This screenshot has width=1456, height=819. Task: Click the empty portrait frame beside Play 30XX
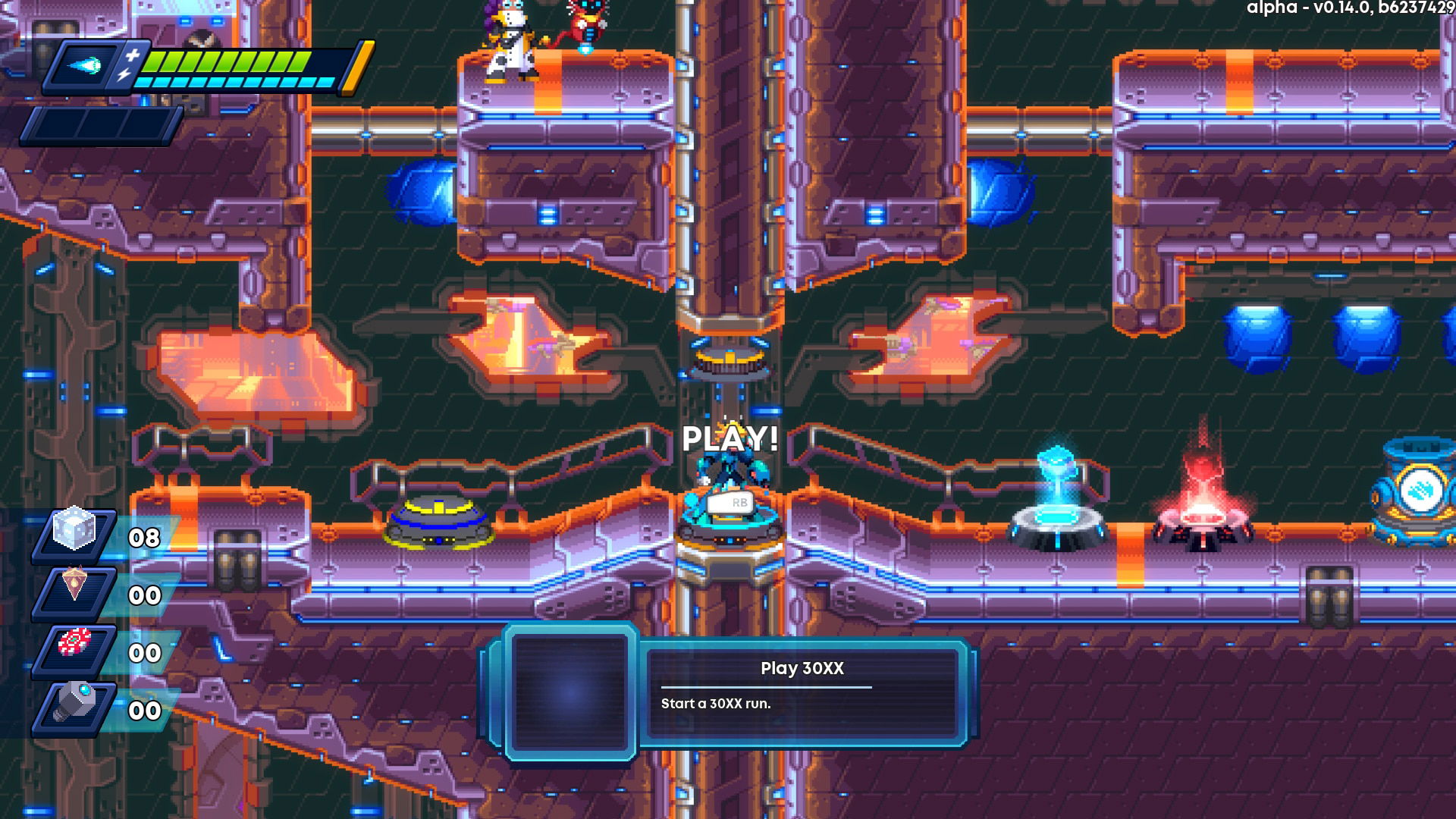click(570, 691)
